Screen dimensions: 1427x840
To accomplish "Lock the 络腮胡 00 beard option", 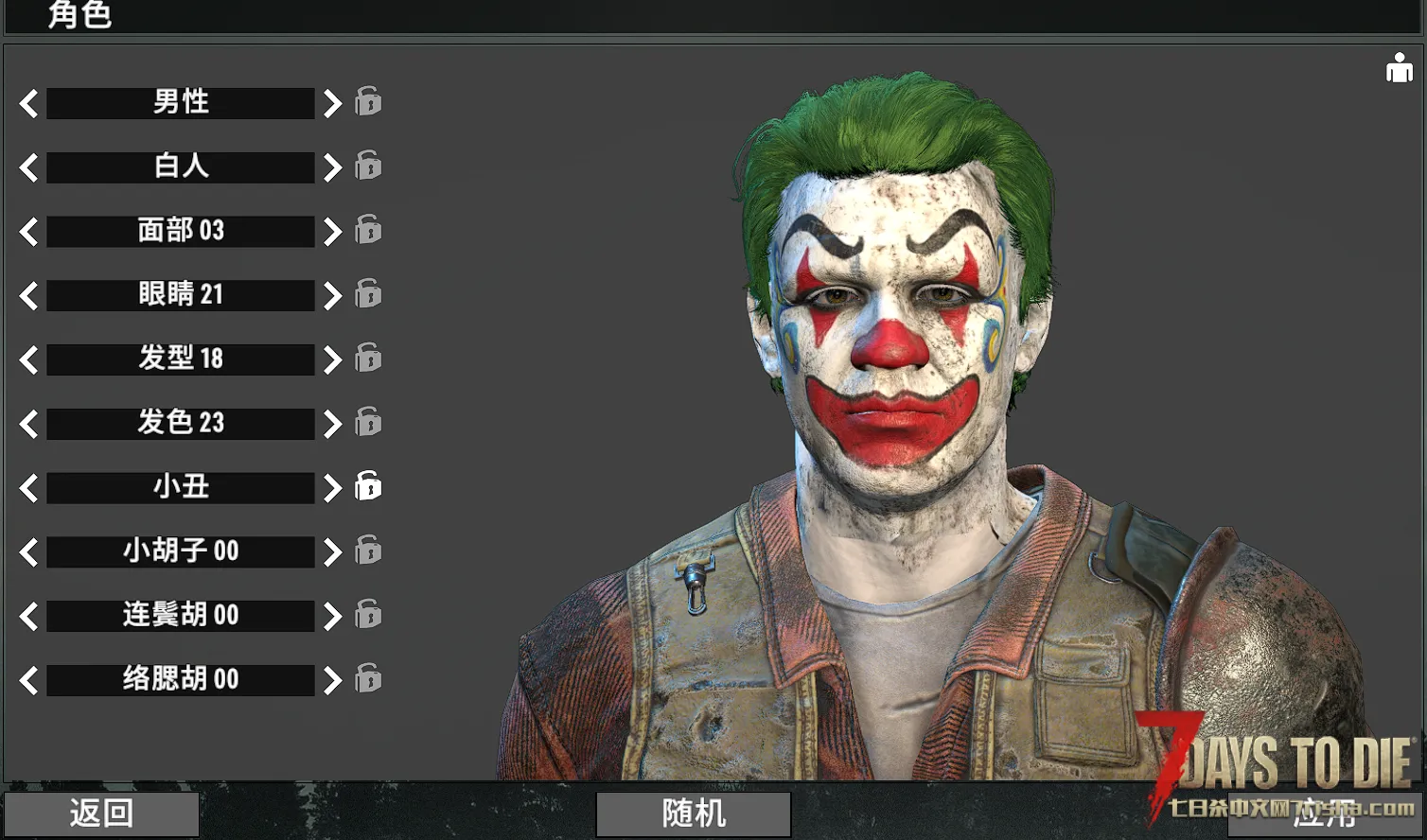I will coord(368,678).
